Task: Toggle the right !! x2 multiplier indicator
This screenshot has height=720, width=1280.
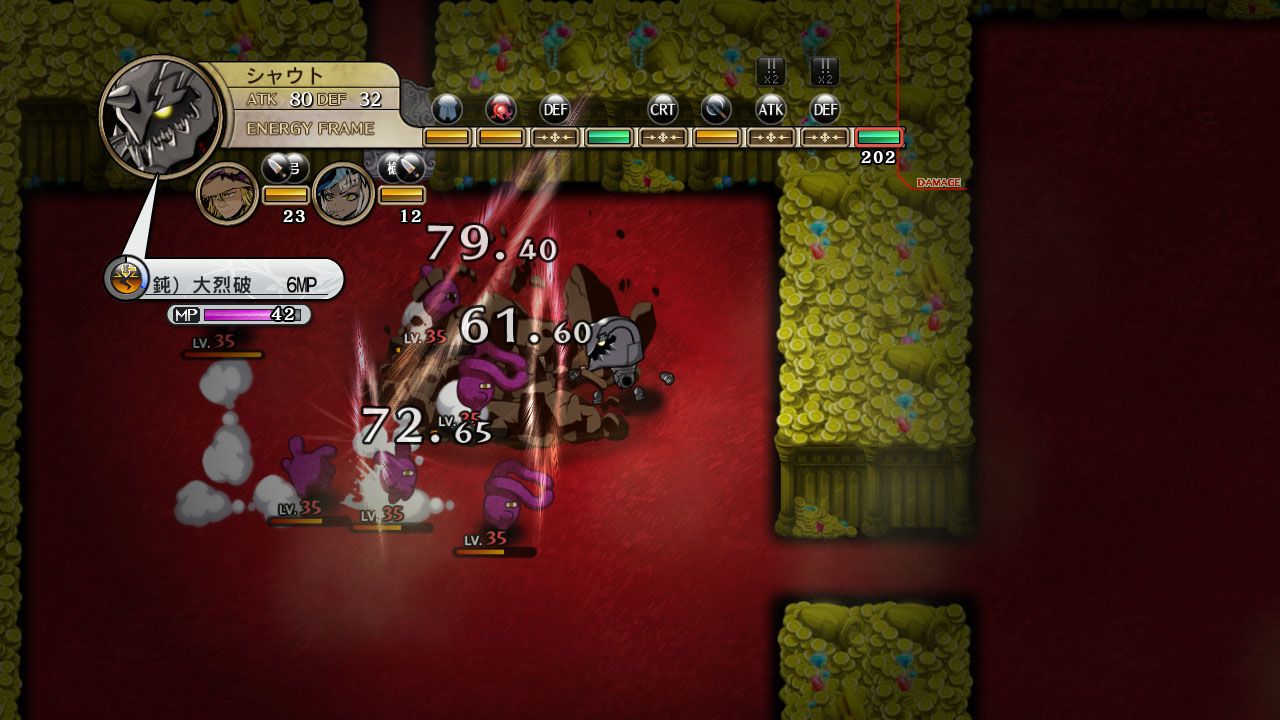Action: (x=825, y=69)
